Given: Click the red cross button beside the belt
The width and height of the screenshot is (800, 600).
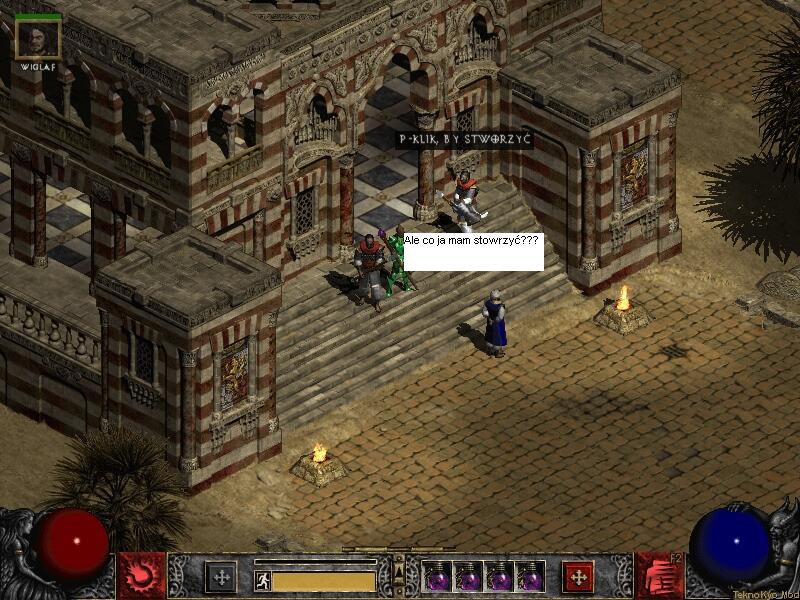Looking at the screenshot, I should coord(577,577).
